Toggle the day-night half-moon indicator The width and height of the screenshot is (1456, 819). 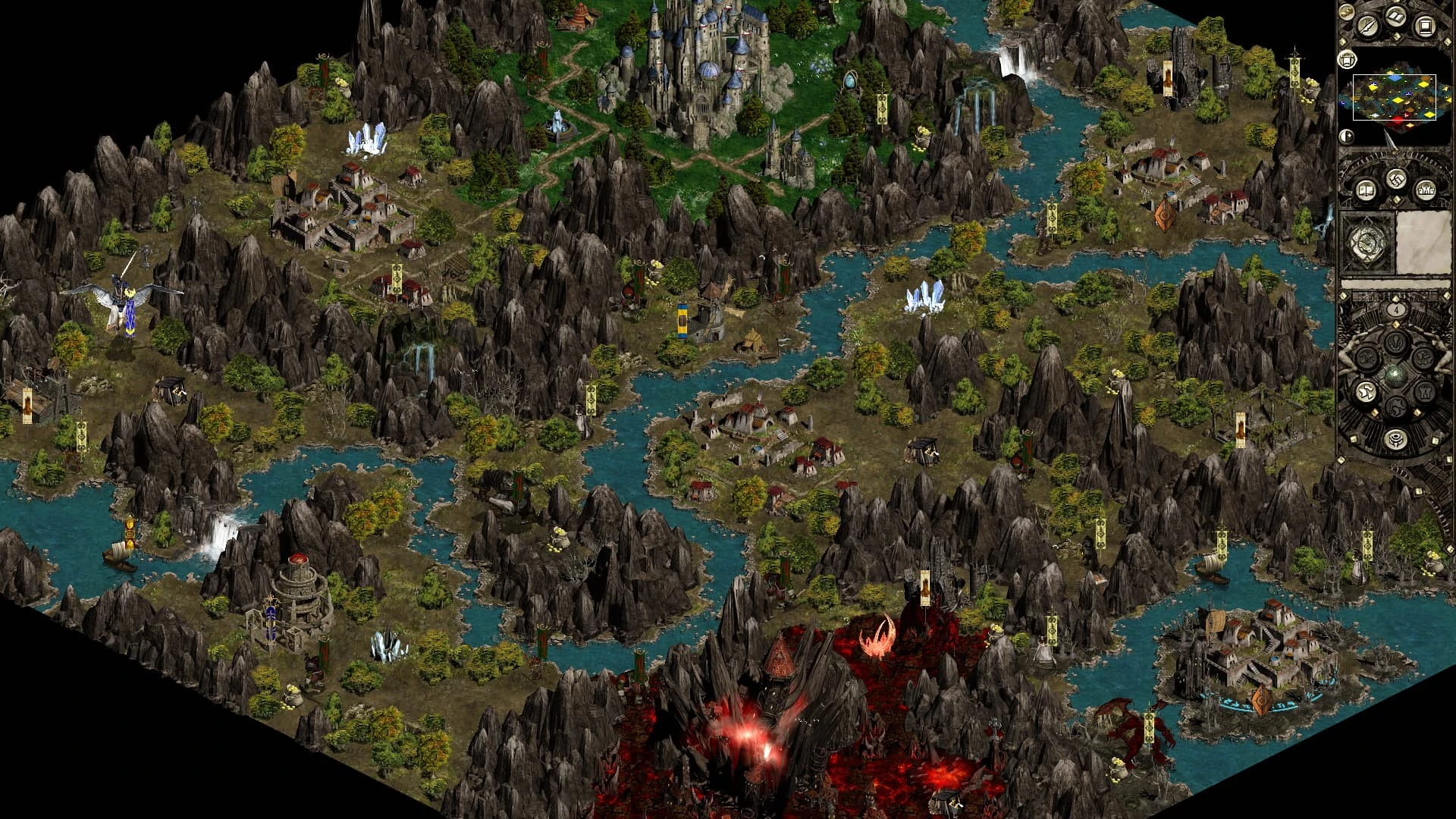(x=1346, y=136)
